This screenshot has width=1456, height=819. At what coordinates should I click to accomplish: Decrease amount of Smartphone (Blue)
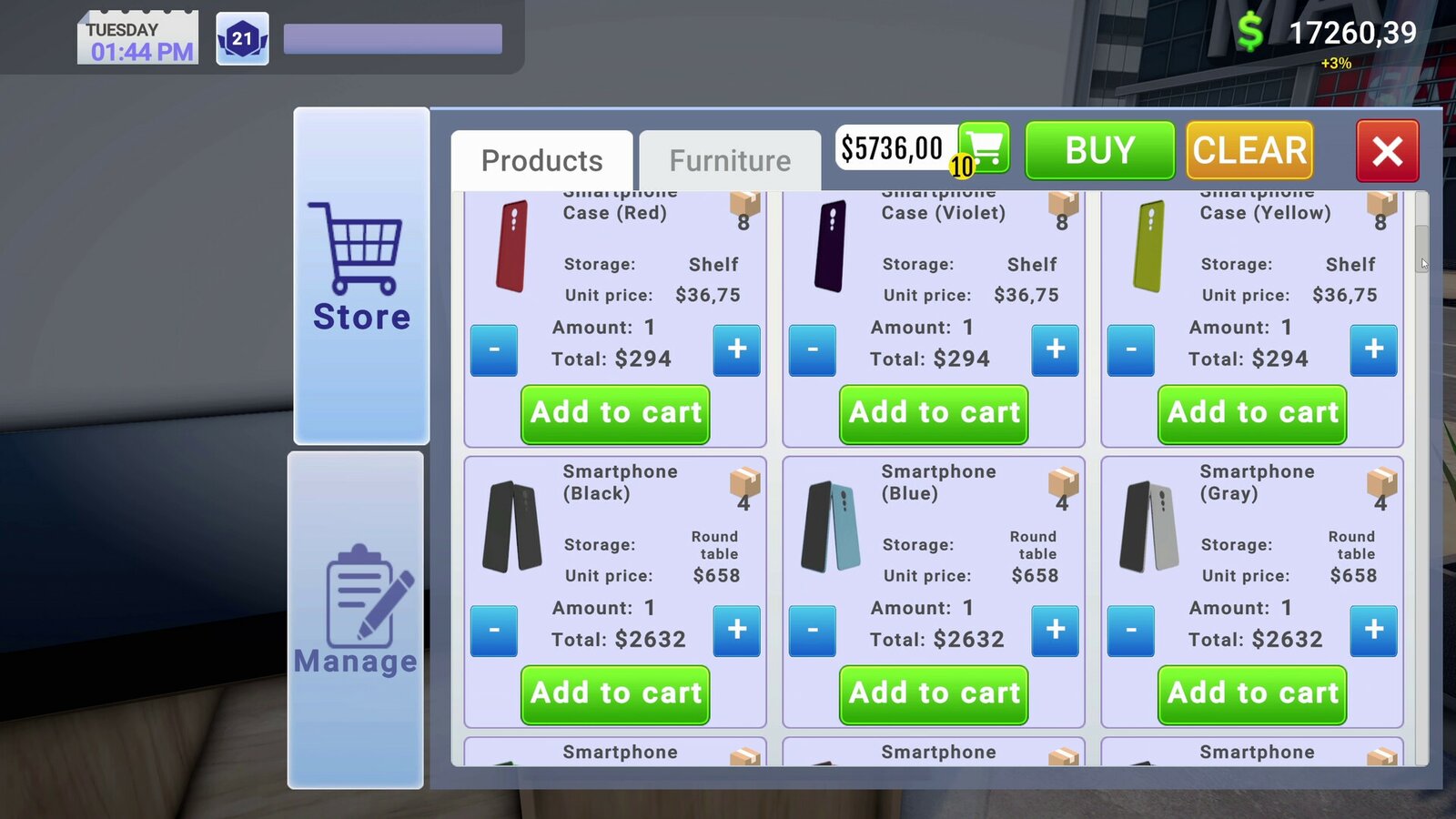tap(813, 631)
